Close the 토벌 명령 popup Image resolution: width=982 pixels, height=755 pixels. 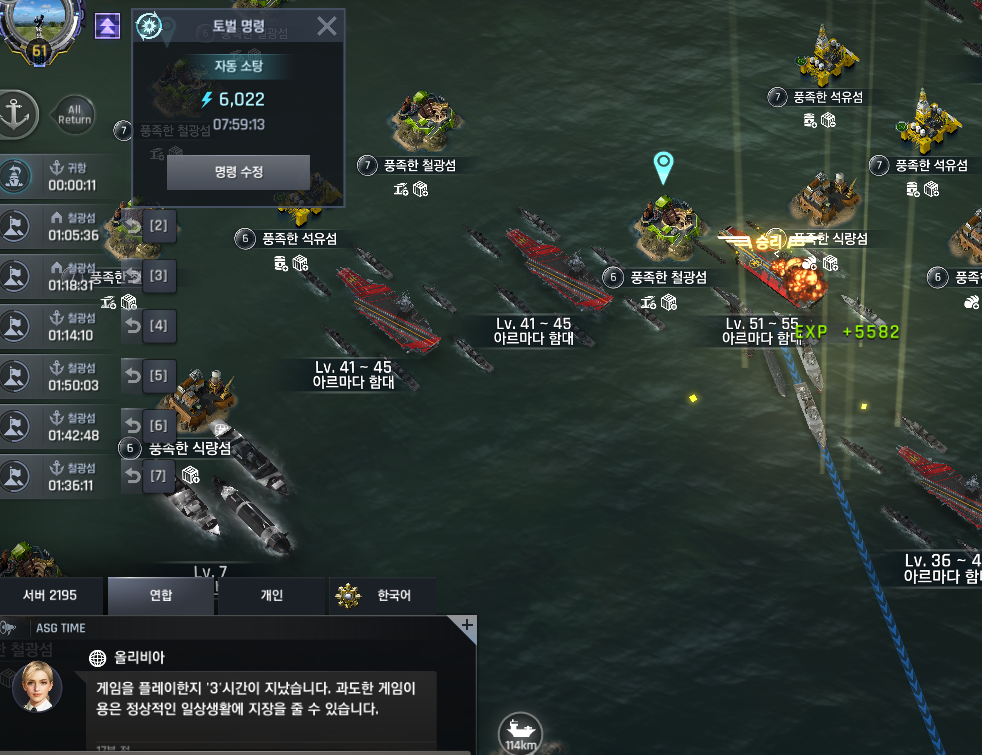tap(326, 26)
